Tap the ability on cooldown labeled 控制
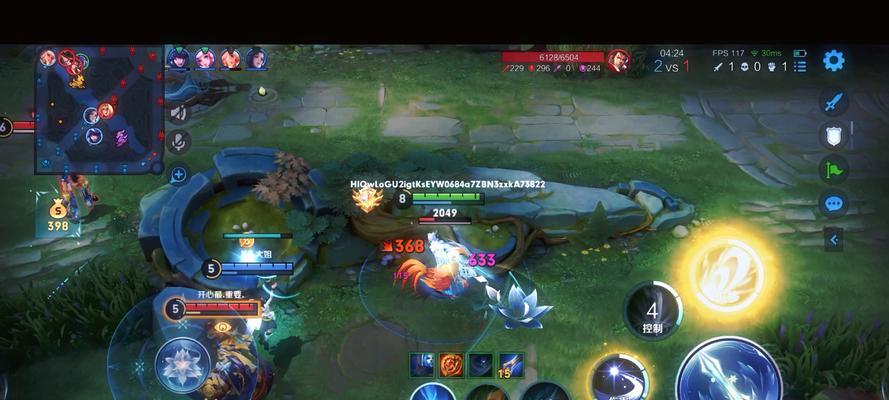 (x=652, y=310)
